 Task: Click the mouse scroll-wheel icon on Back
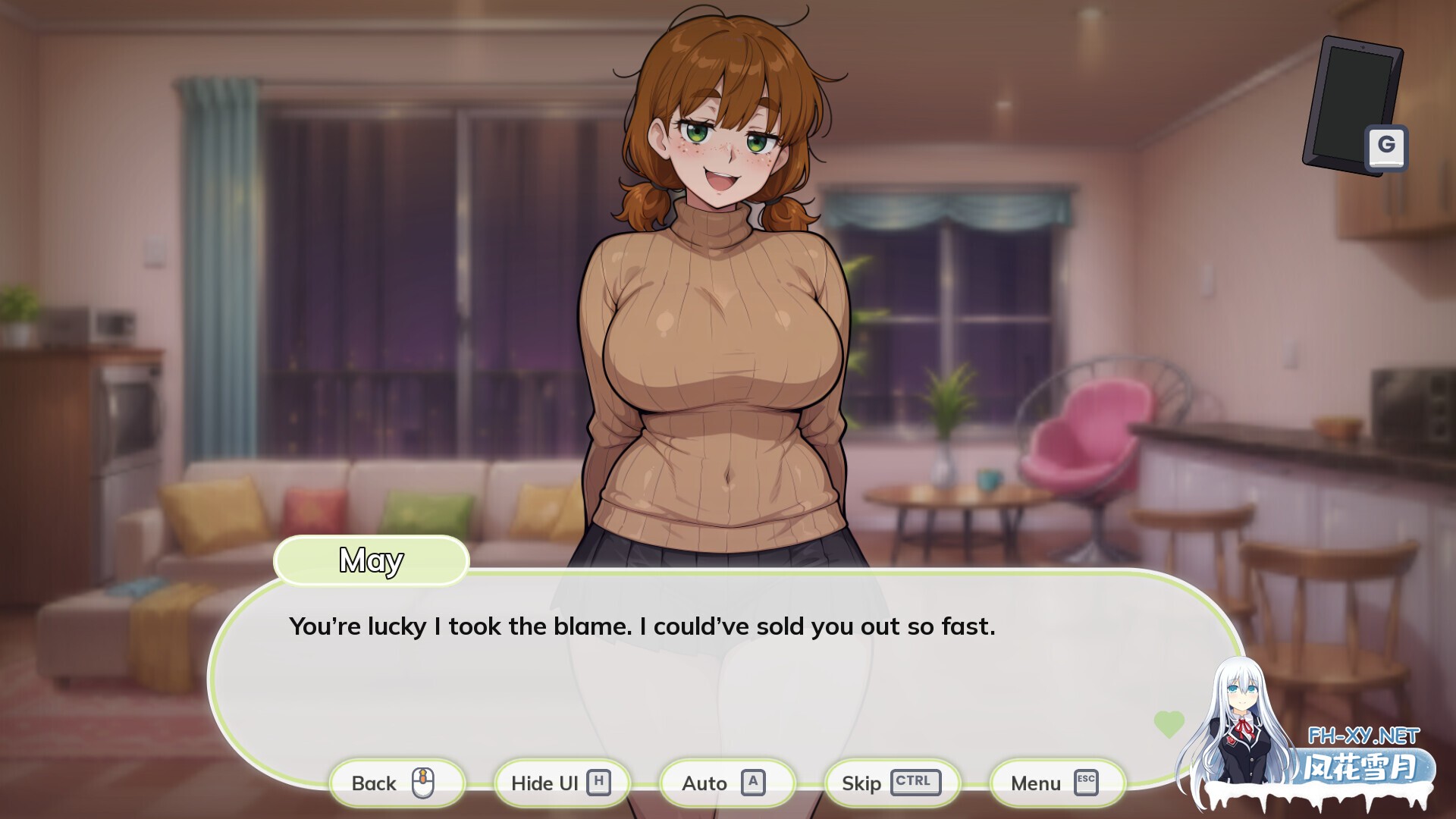425,783
